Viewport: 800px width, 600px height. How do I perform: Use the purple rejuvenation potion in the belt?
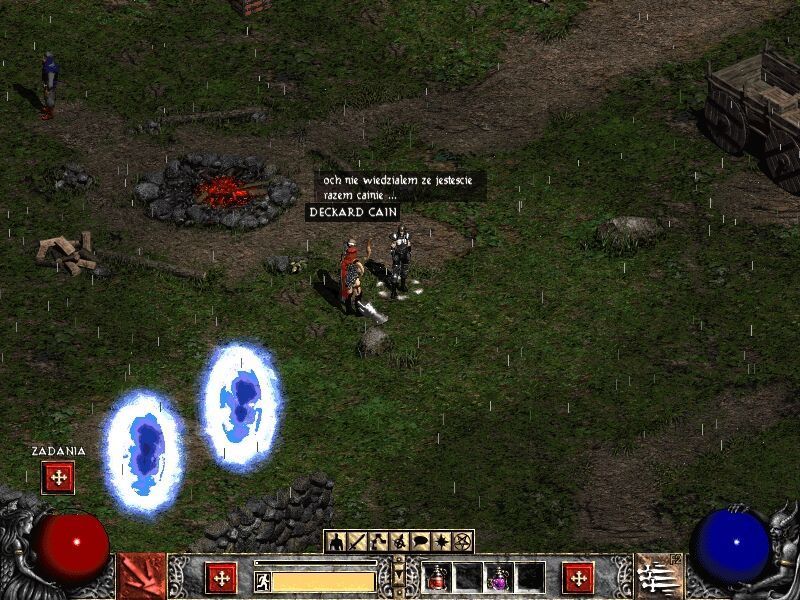pyautogui.click(x=499, y=577)
